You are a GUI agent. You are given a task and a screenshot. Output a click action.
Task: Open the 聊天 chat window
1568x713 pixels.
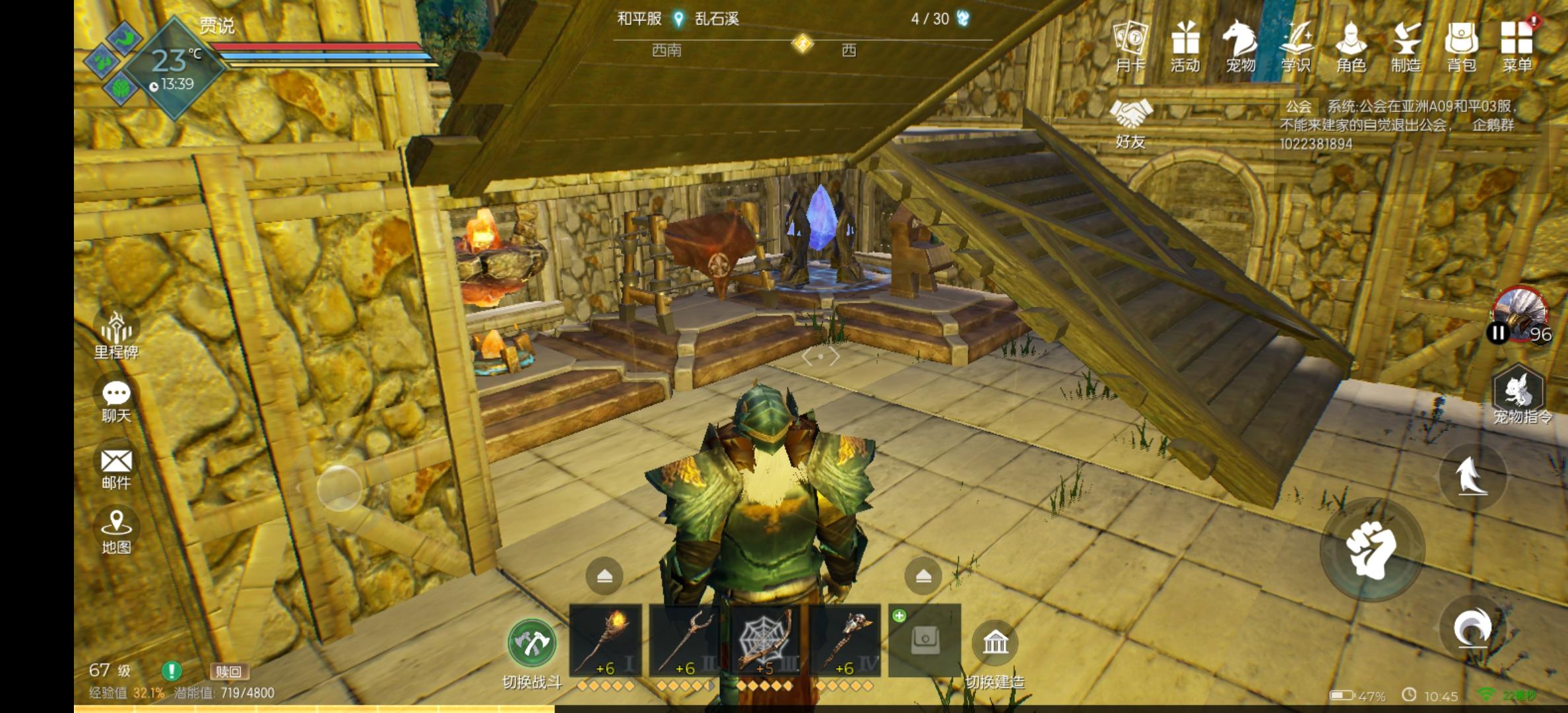(116, 401)
